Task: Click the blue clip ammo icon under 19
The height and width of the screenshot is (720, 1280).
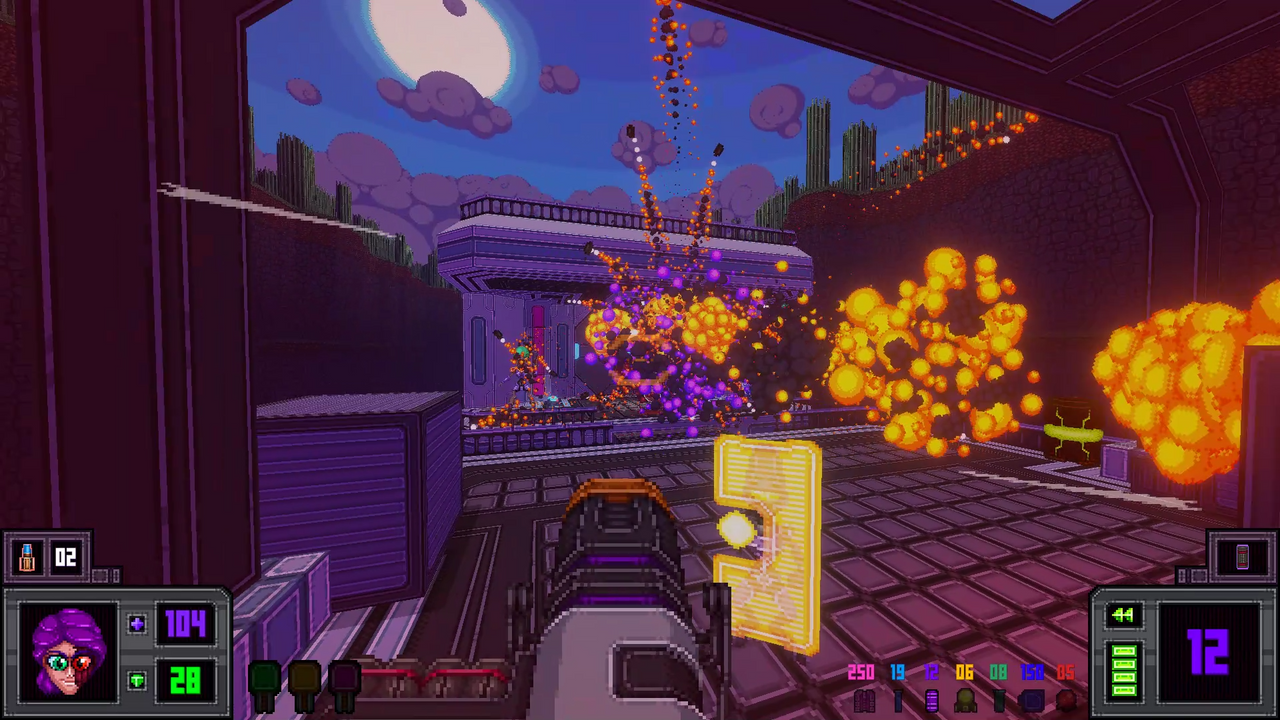Action: (897, 700)
